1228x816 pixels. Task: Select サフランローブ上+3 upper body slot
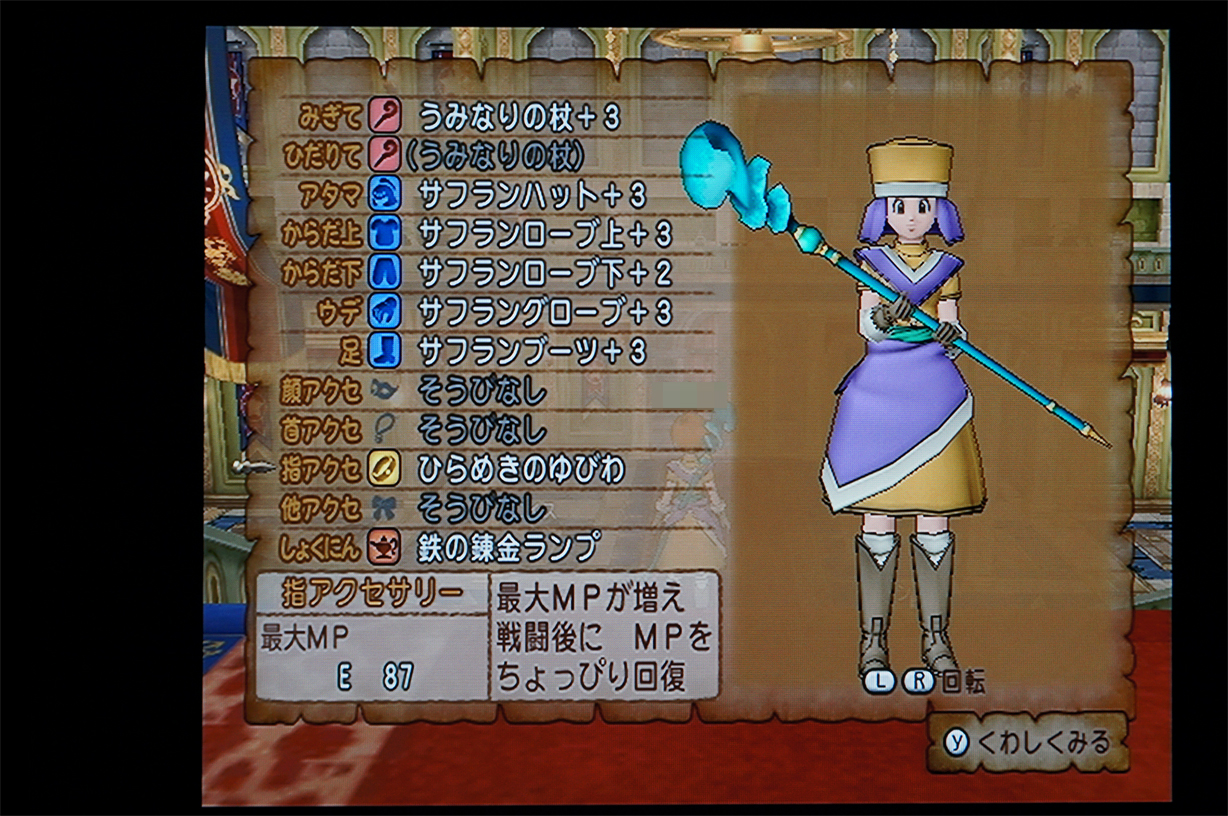tap(544, 233)
